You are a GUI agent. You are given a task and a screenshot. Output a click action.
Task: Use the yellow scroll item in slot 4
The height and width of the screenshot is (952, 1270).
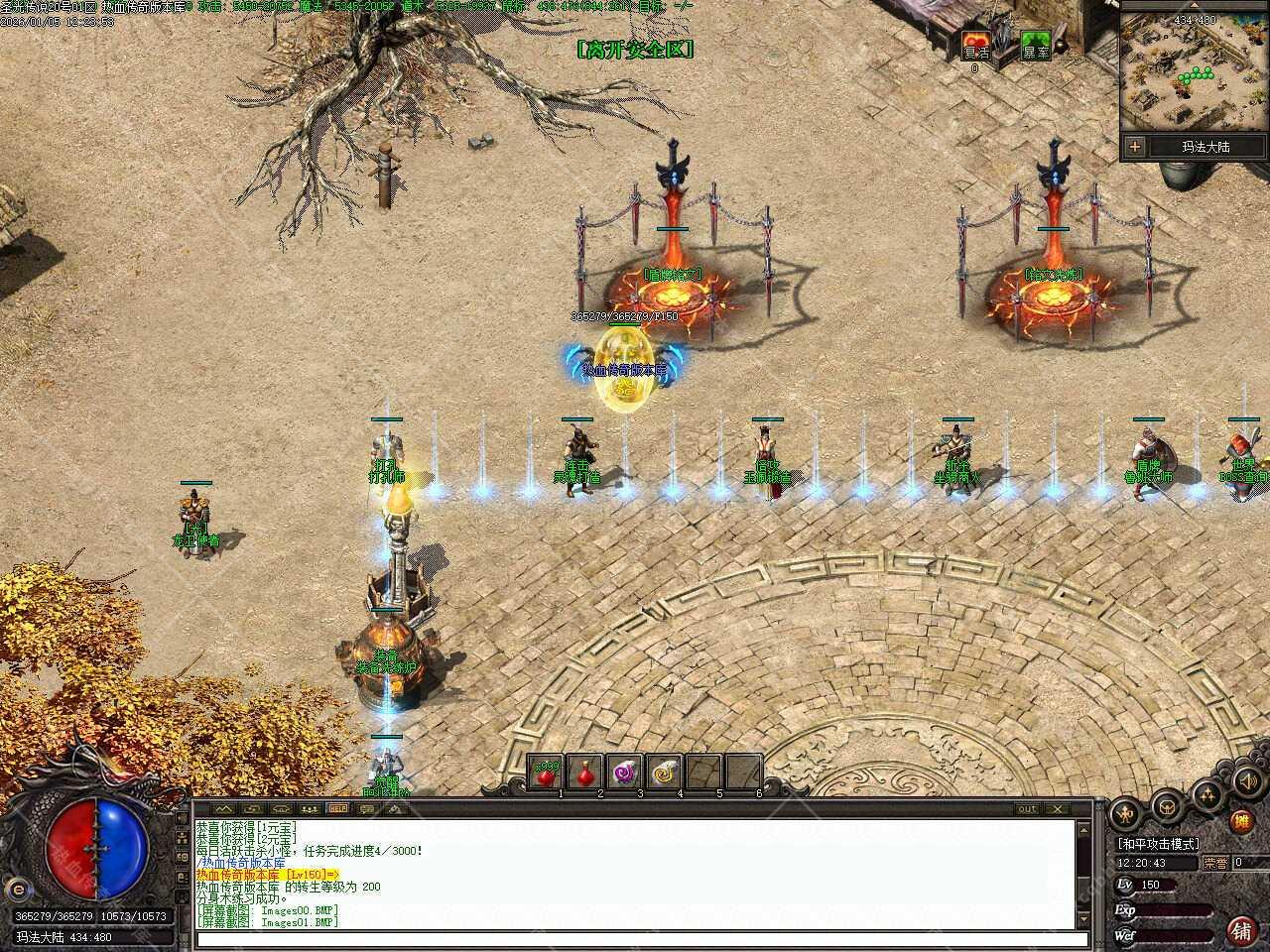664,773
